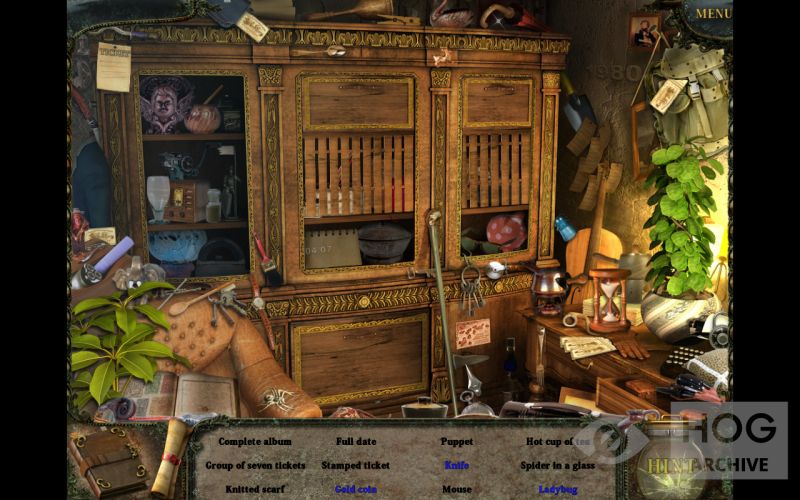Select 'Complete album' in the item list
Viewport: 800px width, 500px height.
coord(255,441)
